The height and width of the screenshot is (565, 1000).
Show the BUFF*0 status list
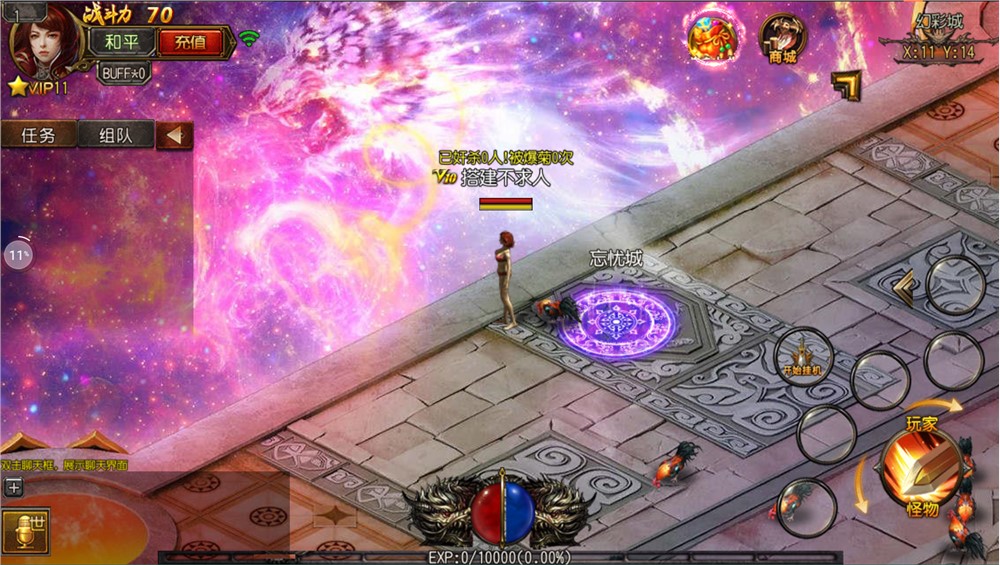[125, 73]
